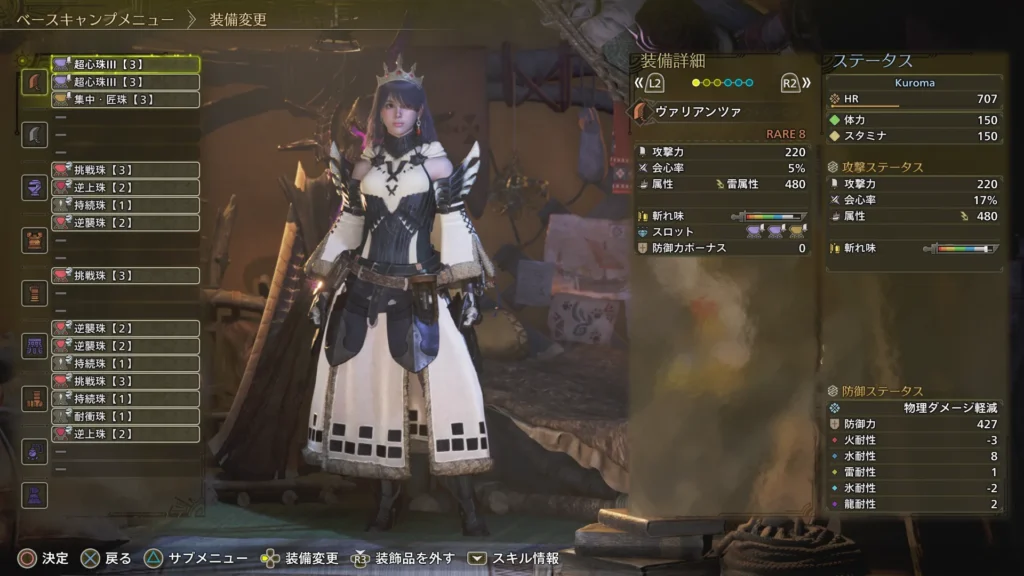This screenshot has height=576, width=1024.
Task: Select the red primary weapon icon
Action: [35, 81]
